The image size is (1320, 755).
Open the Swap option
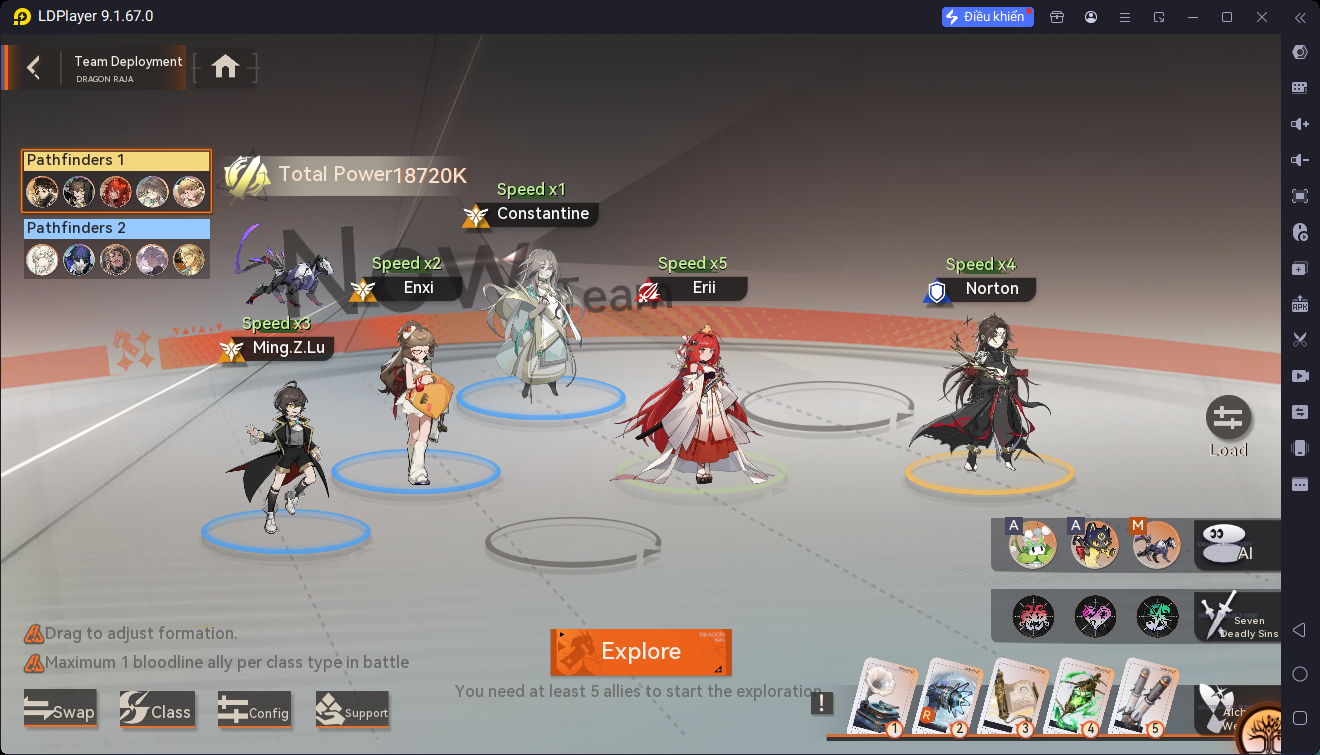tap(60, 711)
